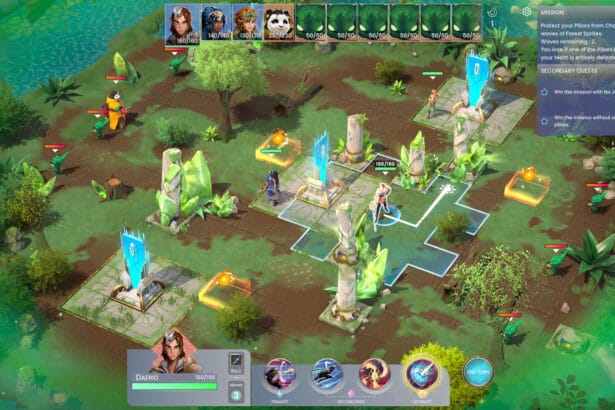Image resolution: width=615 pixels, height=410 pixels.
Task: Click the sword icon beside Daerio's health
Action: tap(237, 361)
